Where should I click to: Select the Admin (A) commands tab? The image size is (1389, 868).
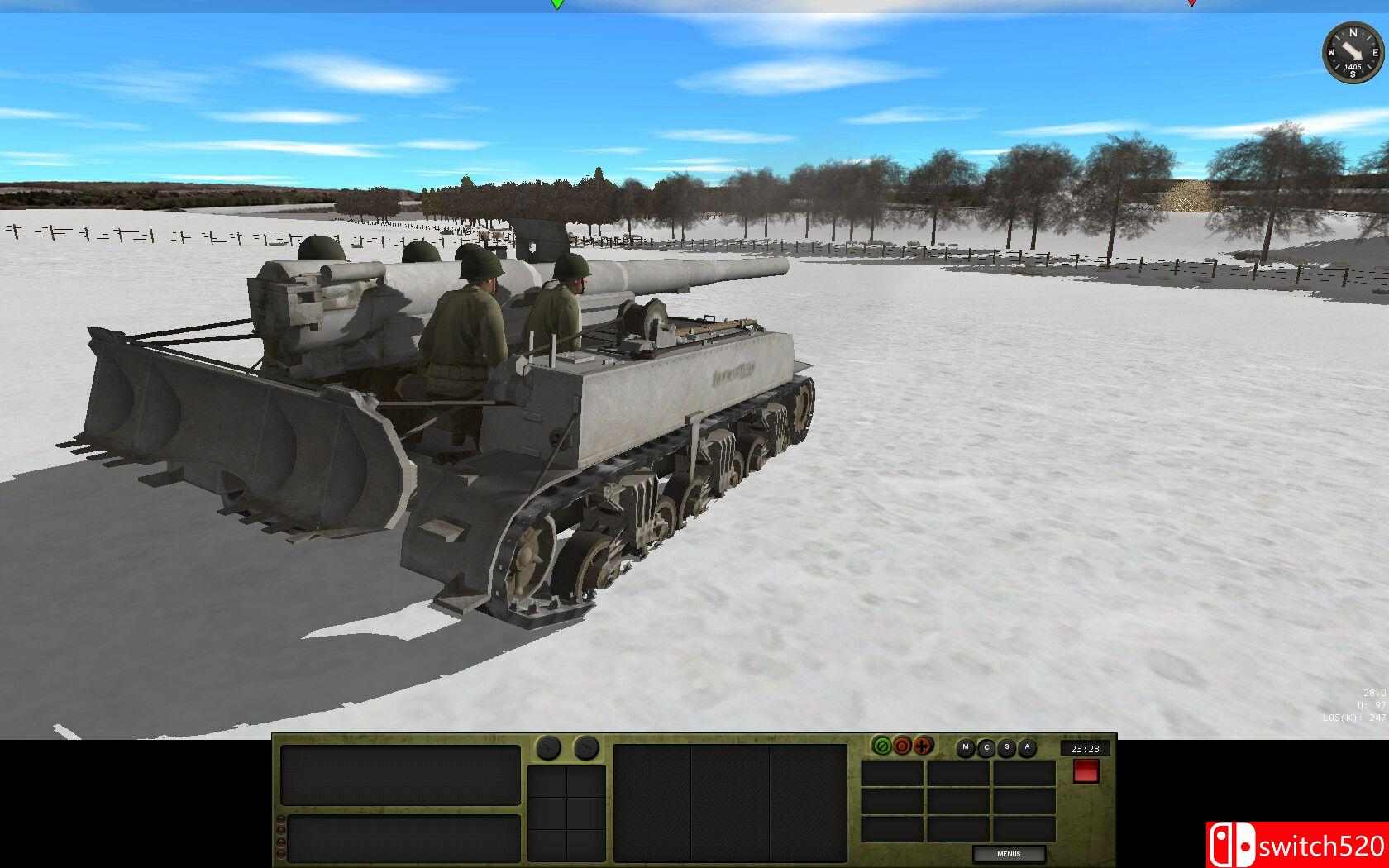[1028, 747]
